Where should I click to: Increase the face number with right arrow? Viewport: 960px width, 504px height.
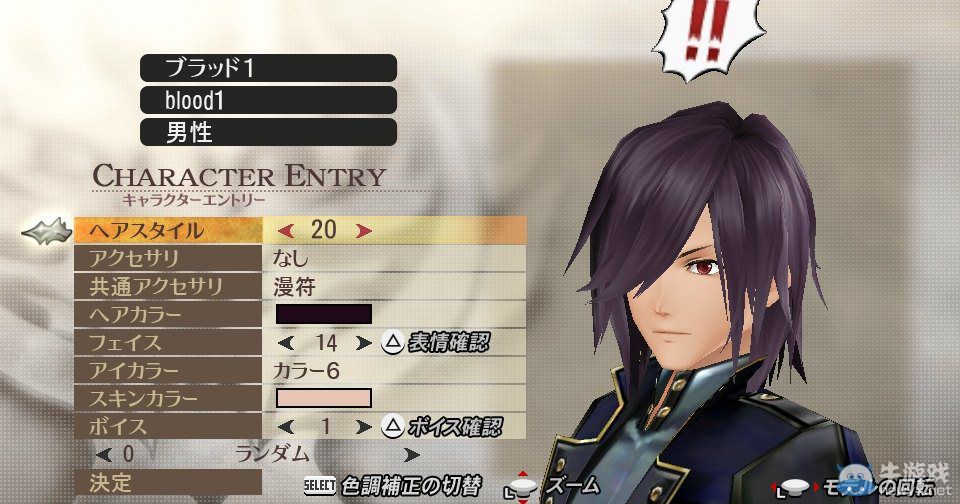(363, 342)
